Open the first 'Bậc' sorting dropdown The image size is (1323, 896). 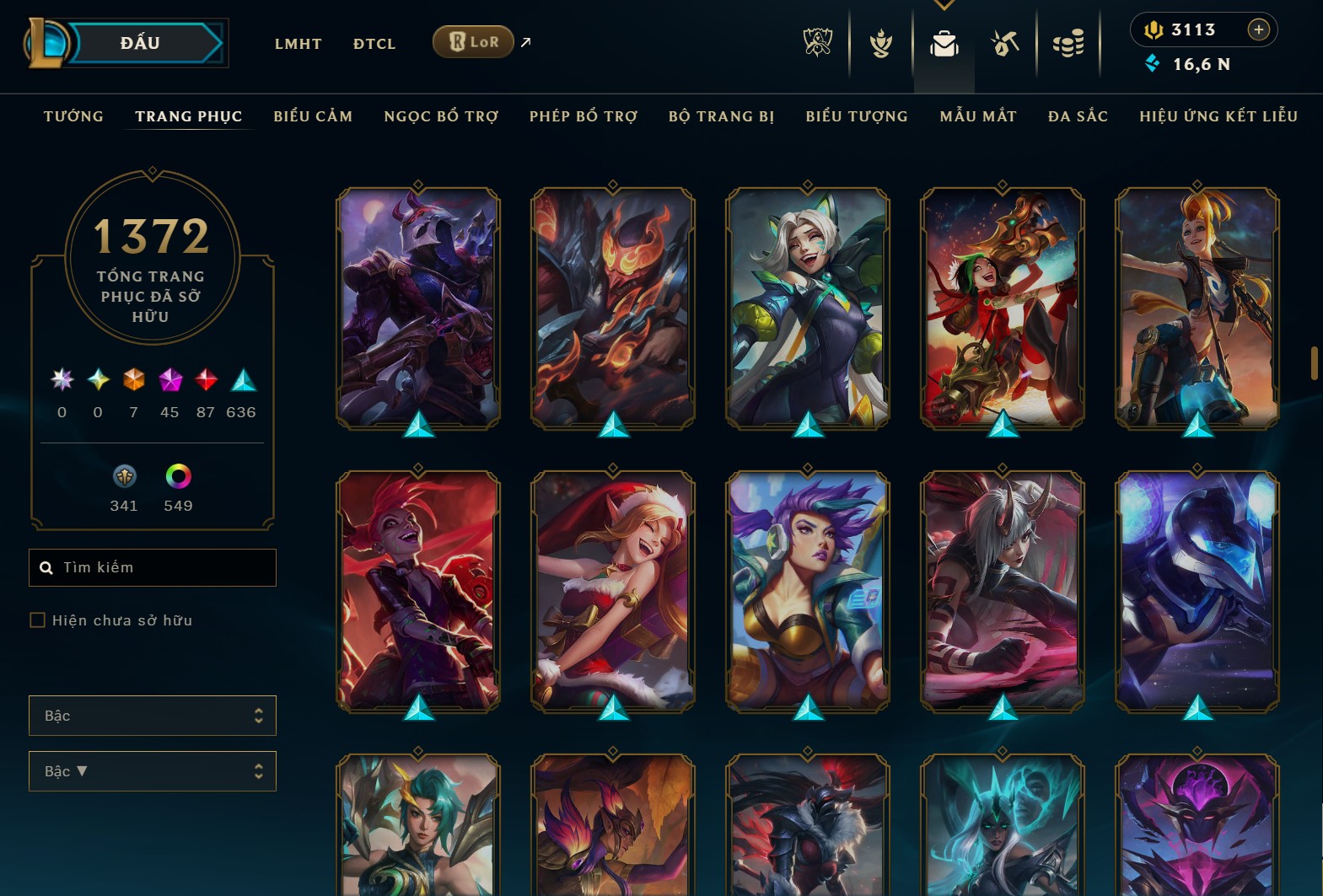152,715
